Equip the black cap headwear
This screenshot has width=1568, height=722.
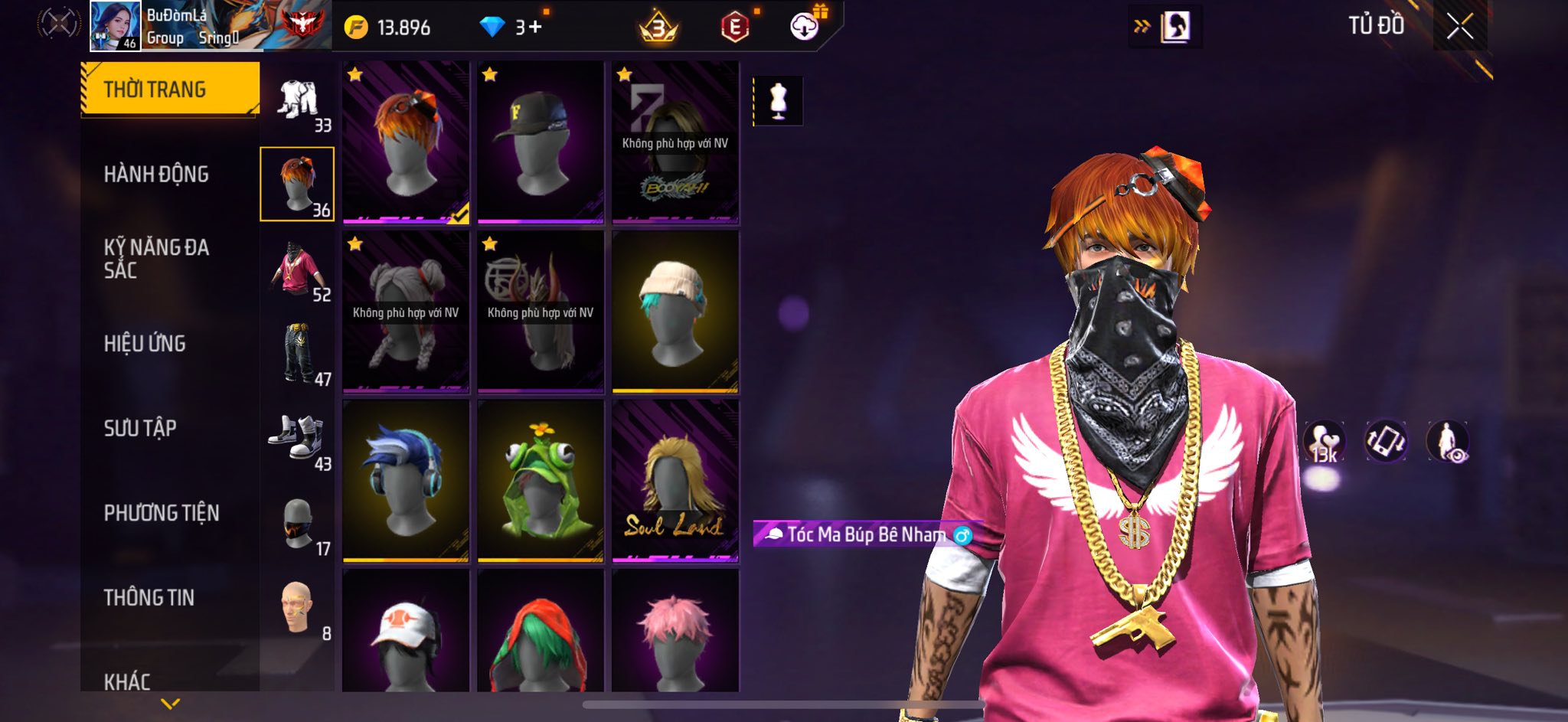[x=541, y=142]
